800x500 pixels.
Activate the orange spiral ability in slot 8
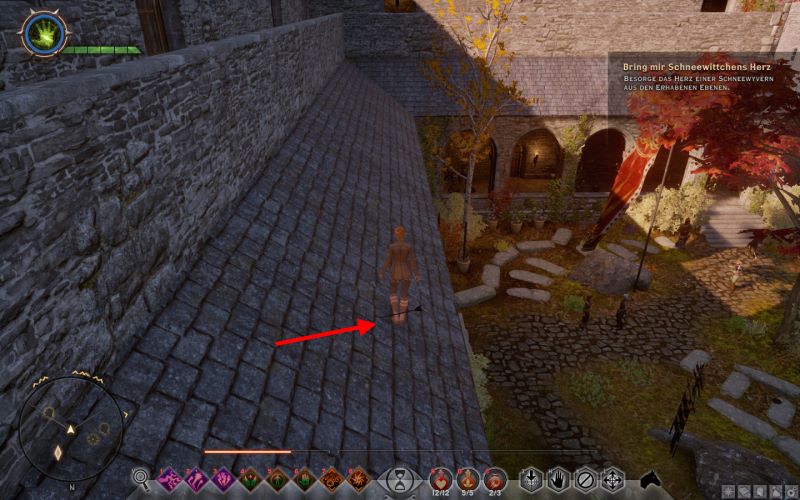356,479
